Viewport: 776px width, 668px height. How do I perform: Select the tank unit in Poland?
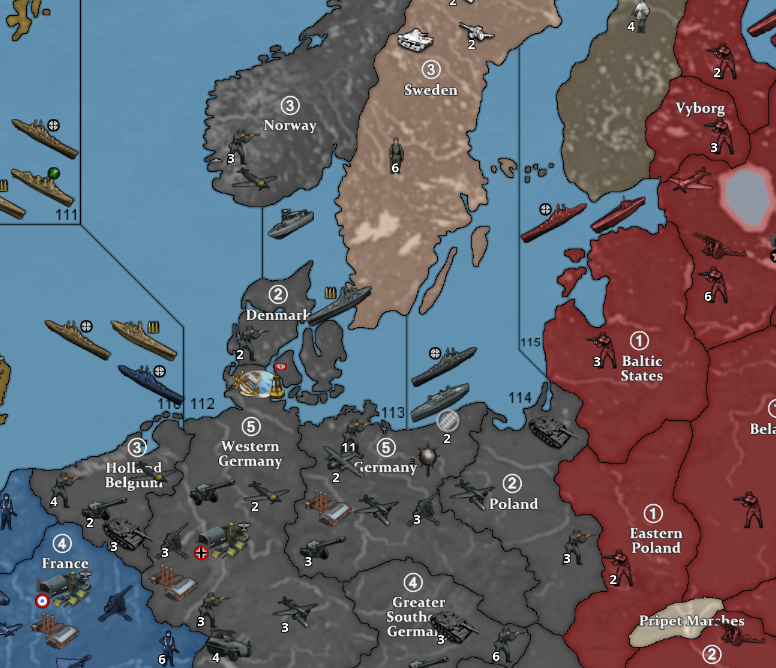pyautogui.click(x=549, y=430)
